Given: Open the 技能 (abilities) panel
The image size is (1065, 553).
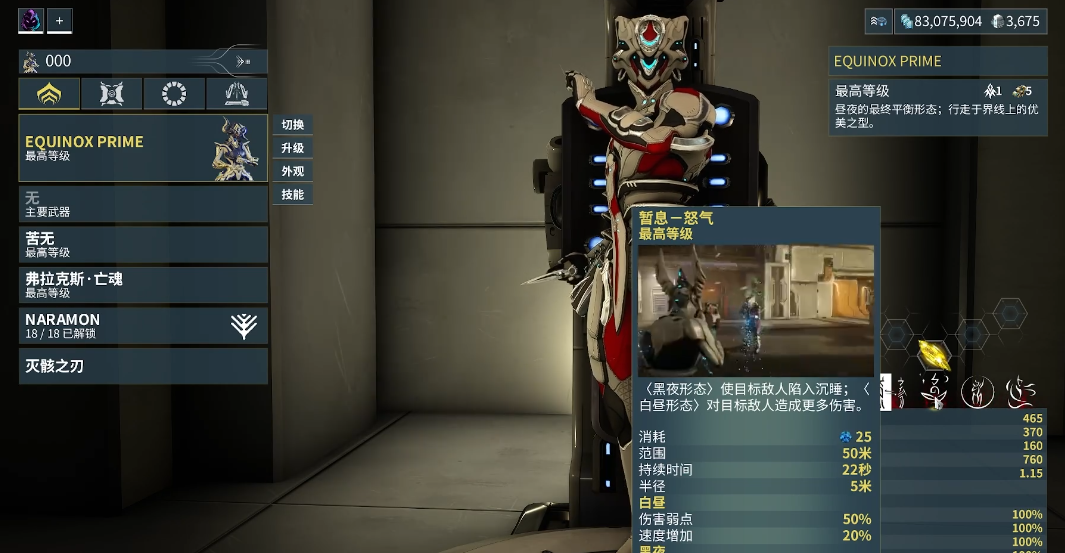Looking at the screenshot, I should (293, 194).
